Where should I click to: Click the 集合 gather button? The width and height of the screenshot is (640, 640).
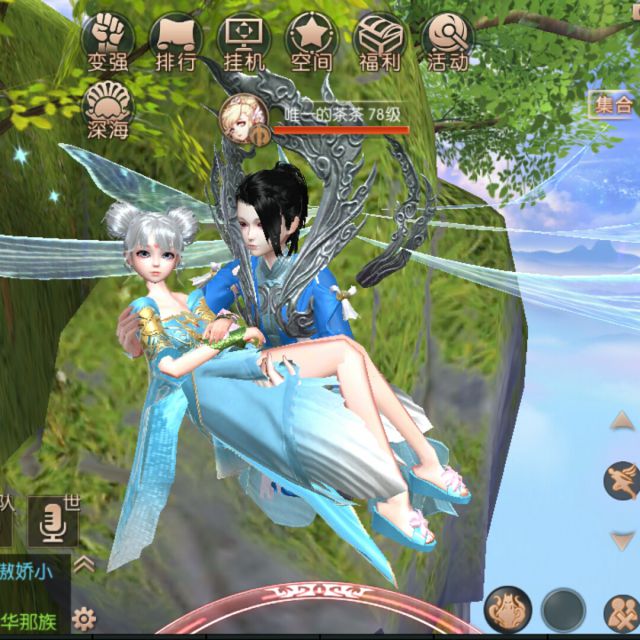(611, 104)
